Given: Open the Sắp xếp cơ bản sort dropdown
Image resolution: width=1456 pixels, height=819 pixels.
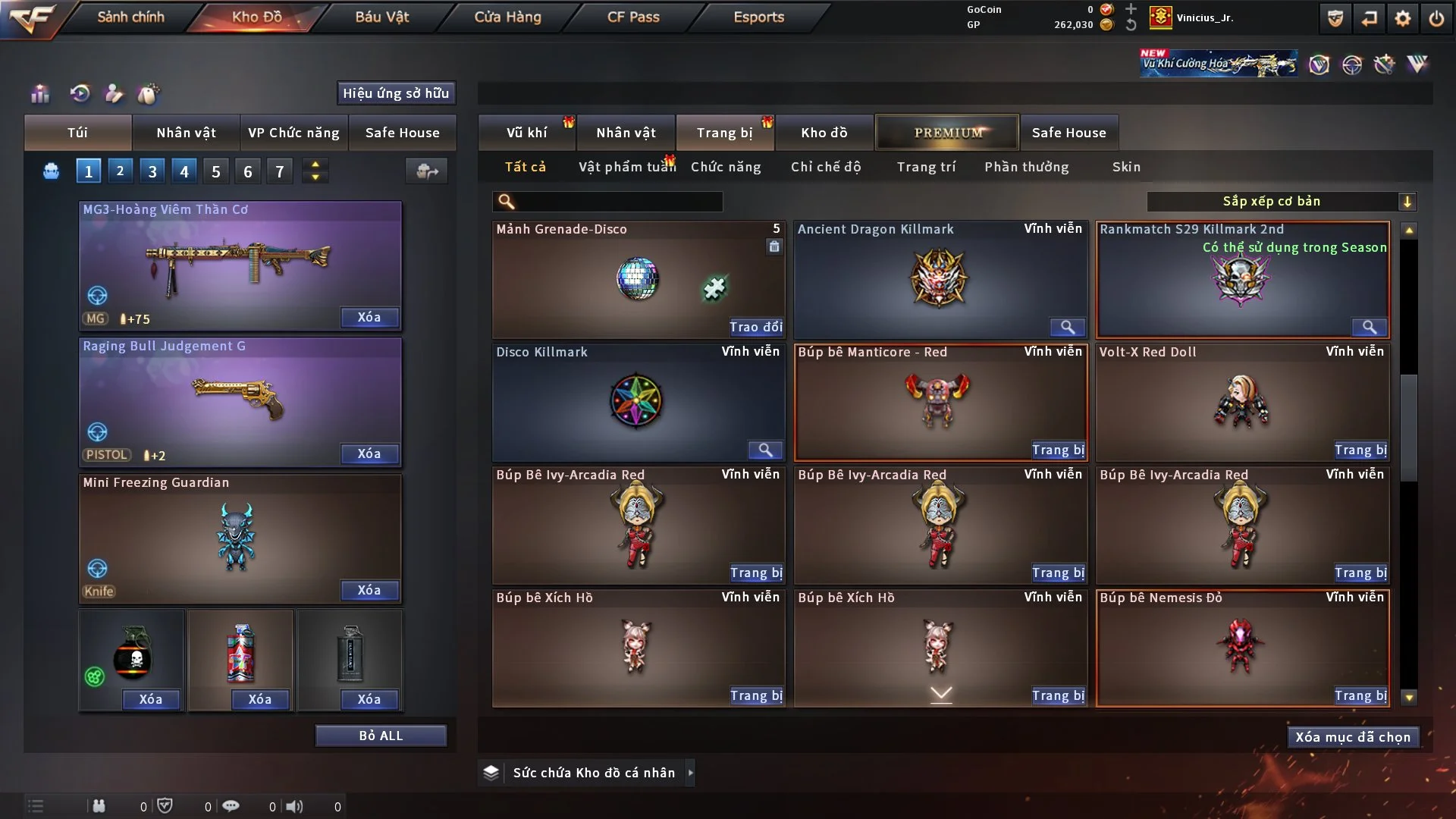Looking at the screenshot, I should (1281, 202).
